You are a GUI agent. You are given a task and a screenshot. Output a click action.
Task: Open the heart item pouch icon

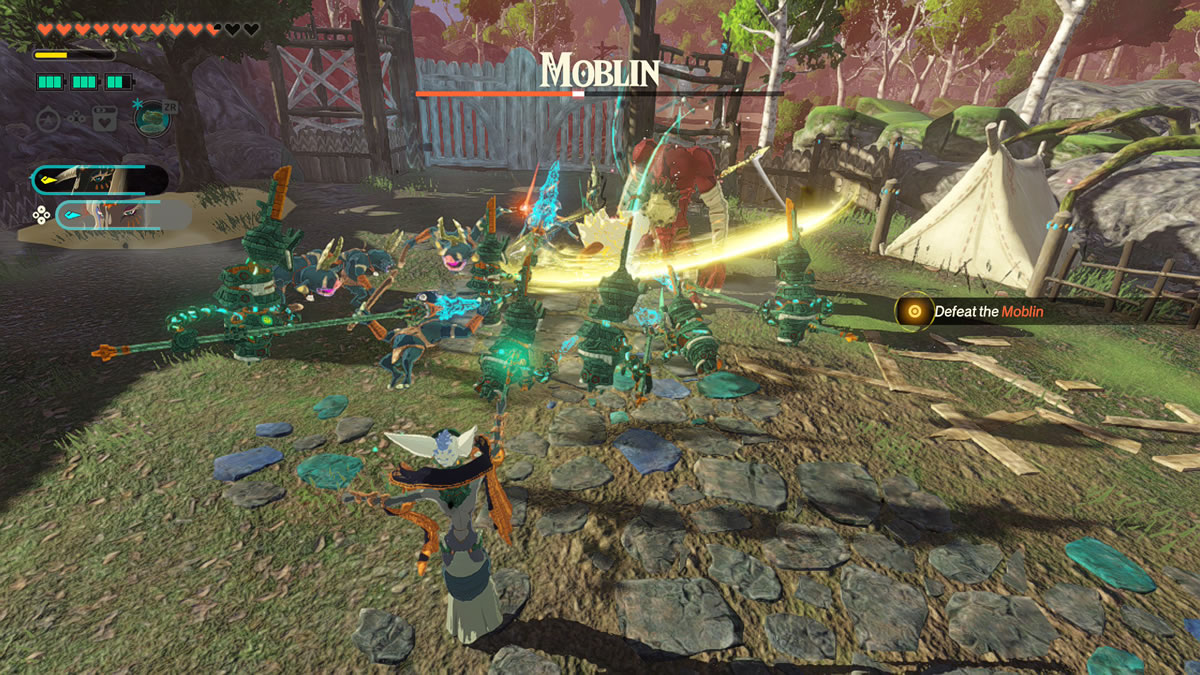[104, 119]
